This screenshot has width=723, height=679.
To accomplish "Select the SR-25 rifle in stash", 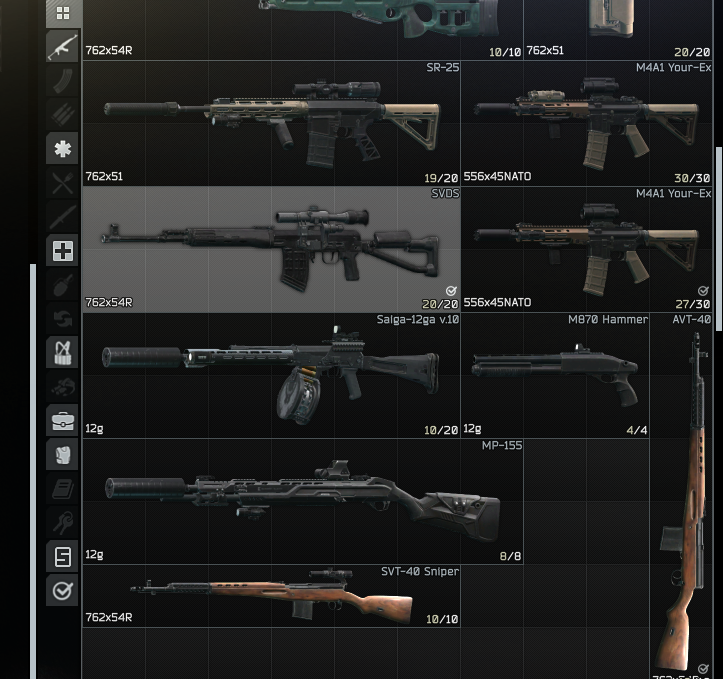I will click(x=271, y=123).
